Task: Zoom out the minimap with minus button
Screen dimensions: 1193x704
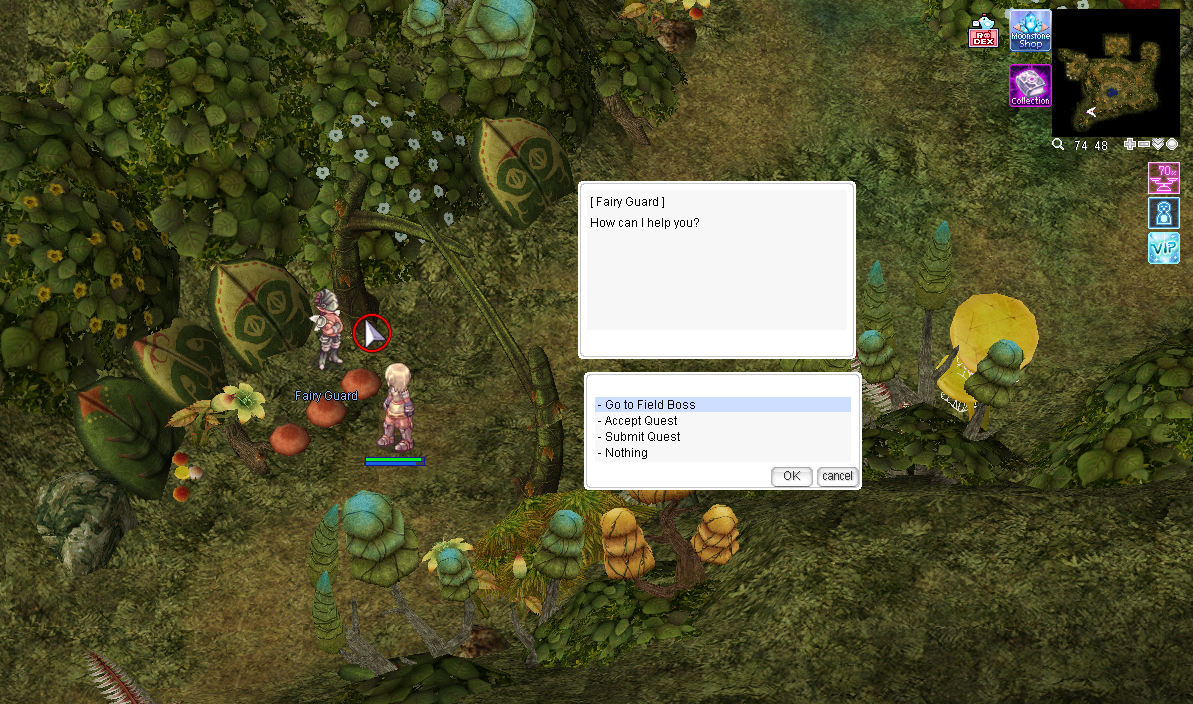Action: pyautogui.click(x=1144, y=145)
